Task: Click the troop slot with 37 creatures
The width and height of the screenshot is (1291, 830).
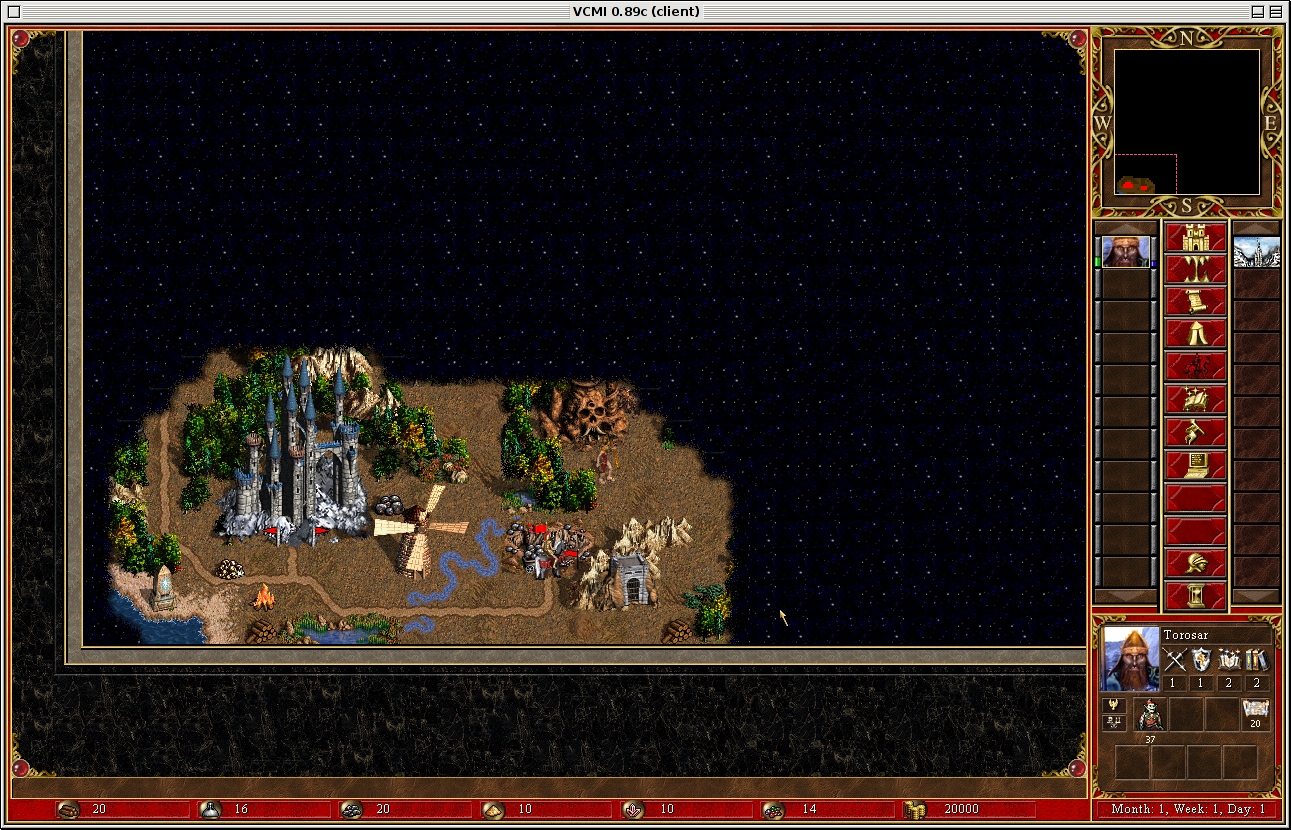Action: (1151, 714)
